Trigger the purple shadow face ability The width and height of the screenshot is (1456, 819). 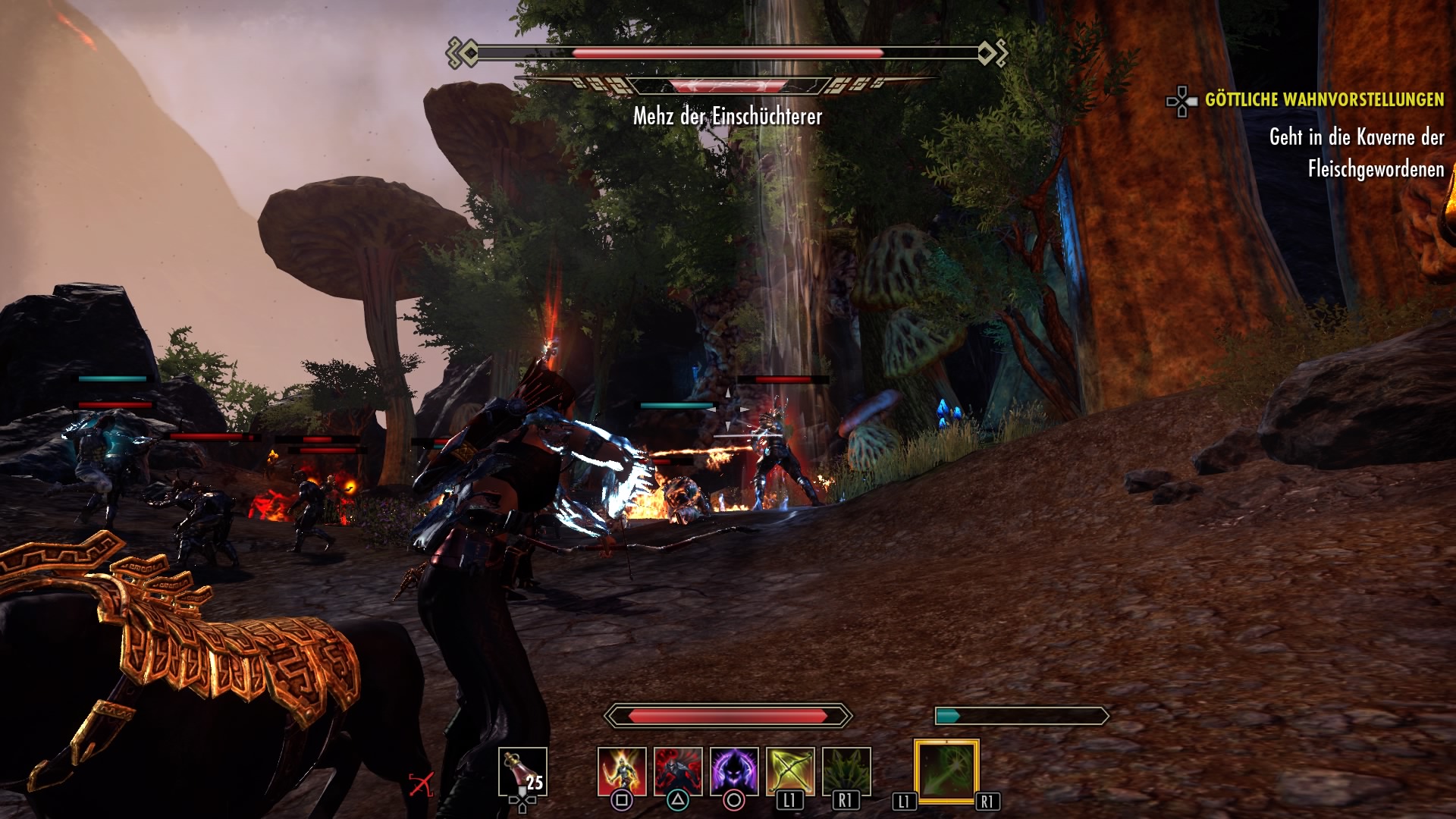[x=734, y=771]
